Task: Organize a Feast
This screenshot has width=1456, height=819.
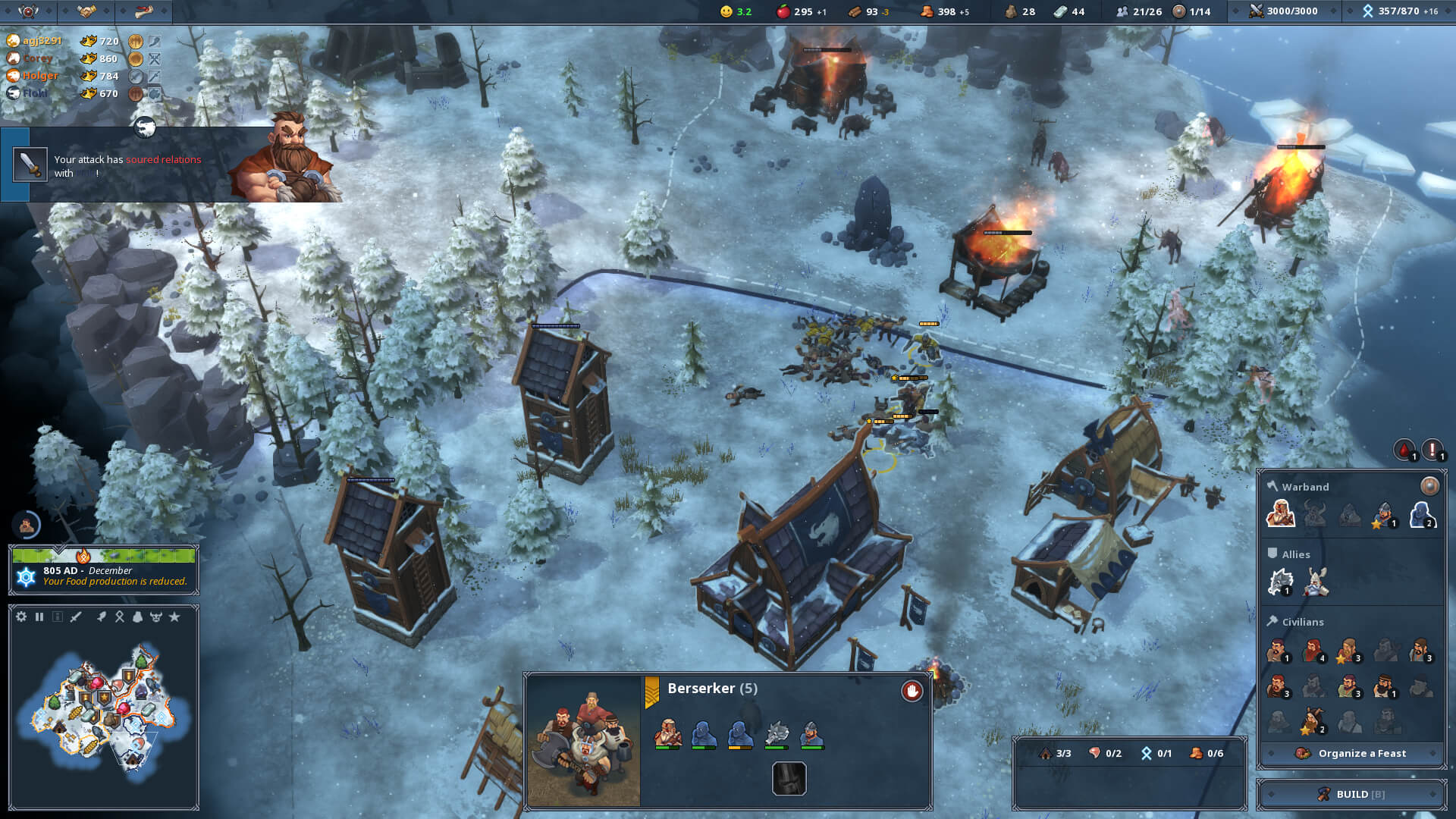Action: tap(1351, 753)
